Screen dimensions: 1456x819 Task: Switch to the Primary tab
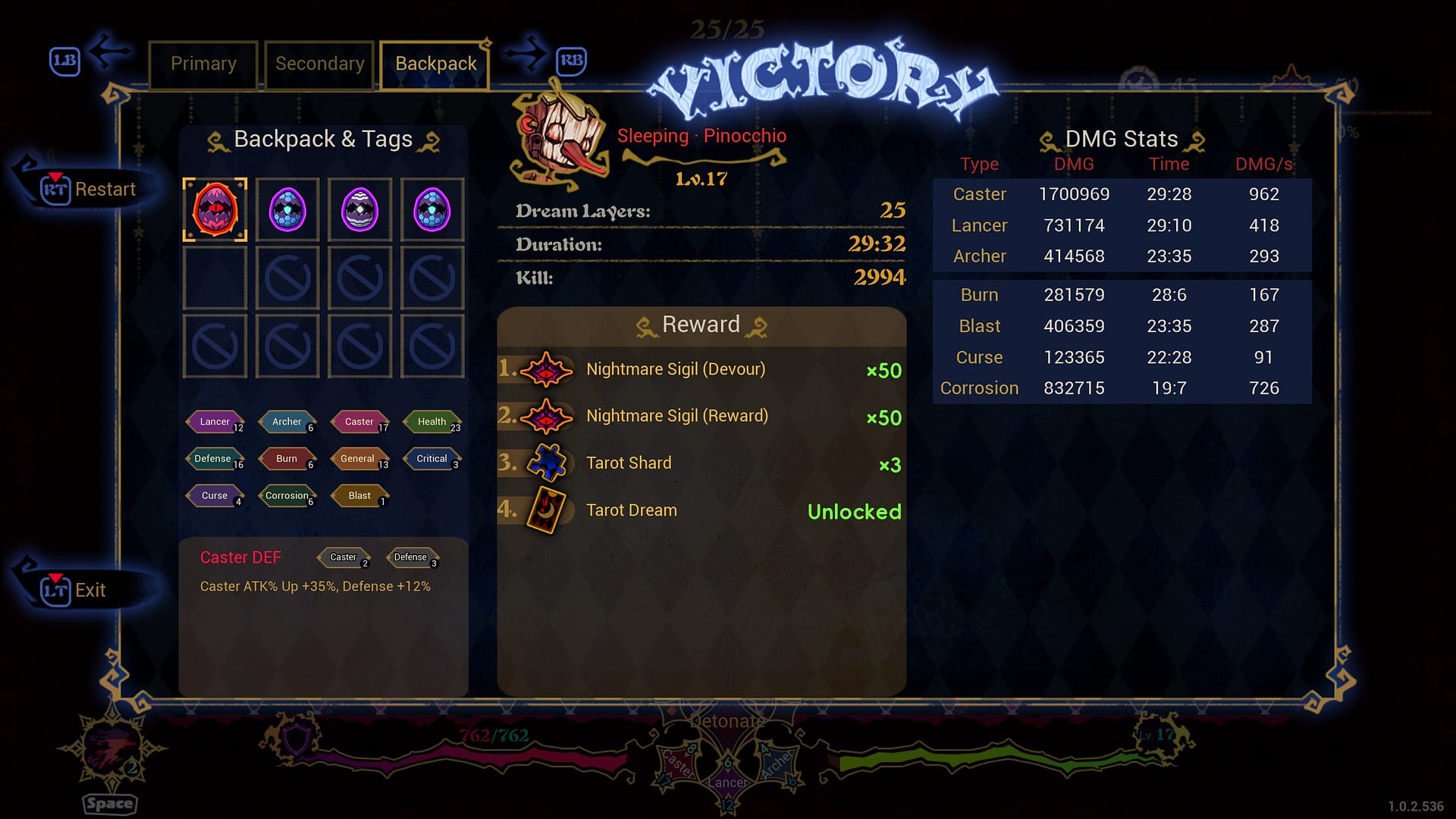(x=203, y=64)
